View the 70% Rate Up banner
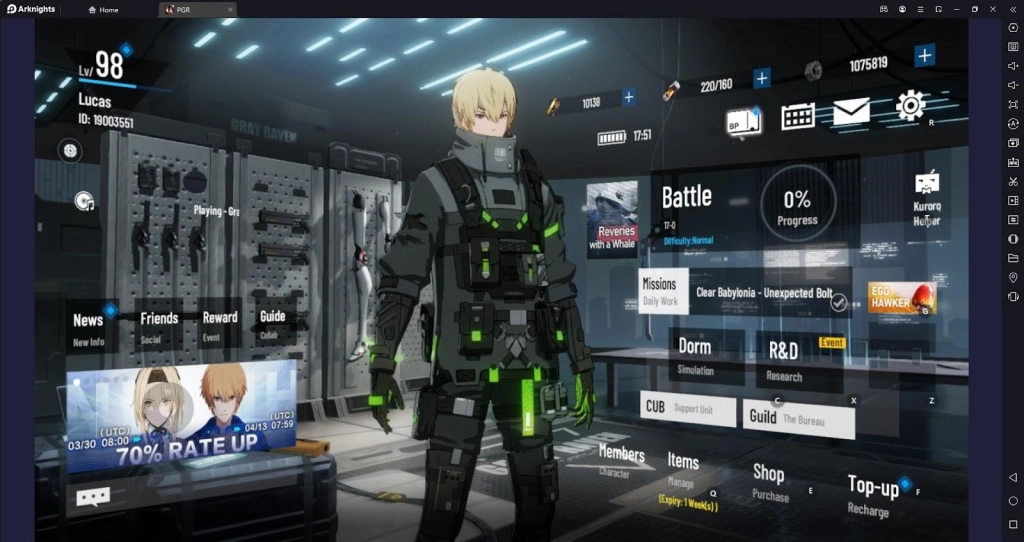 coord(181,415)
